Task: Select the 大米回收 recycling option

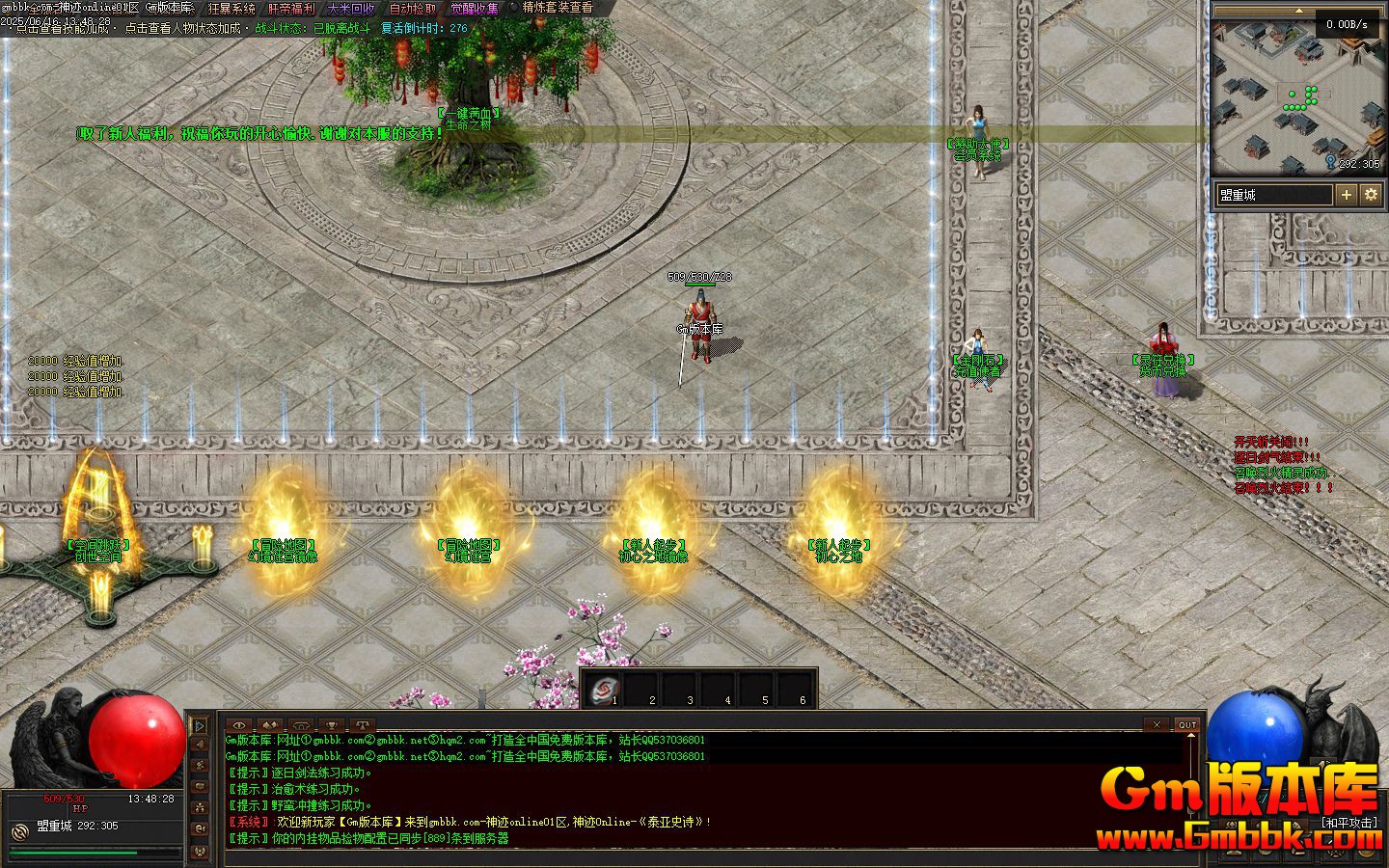Action: click(351, 9)
